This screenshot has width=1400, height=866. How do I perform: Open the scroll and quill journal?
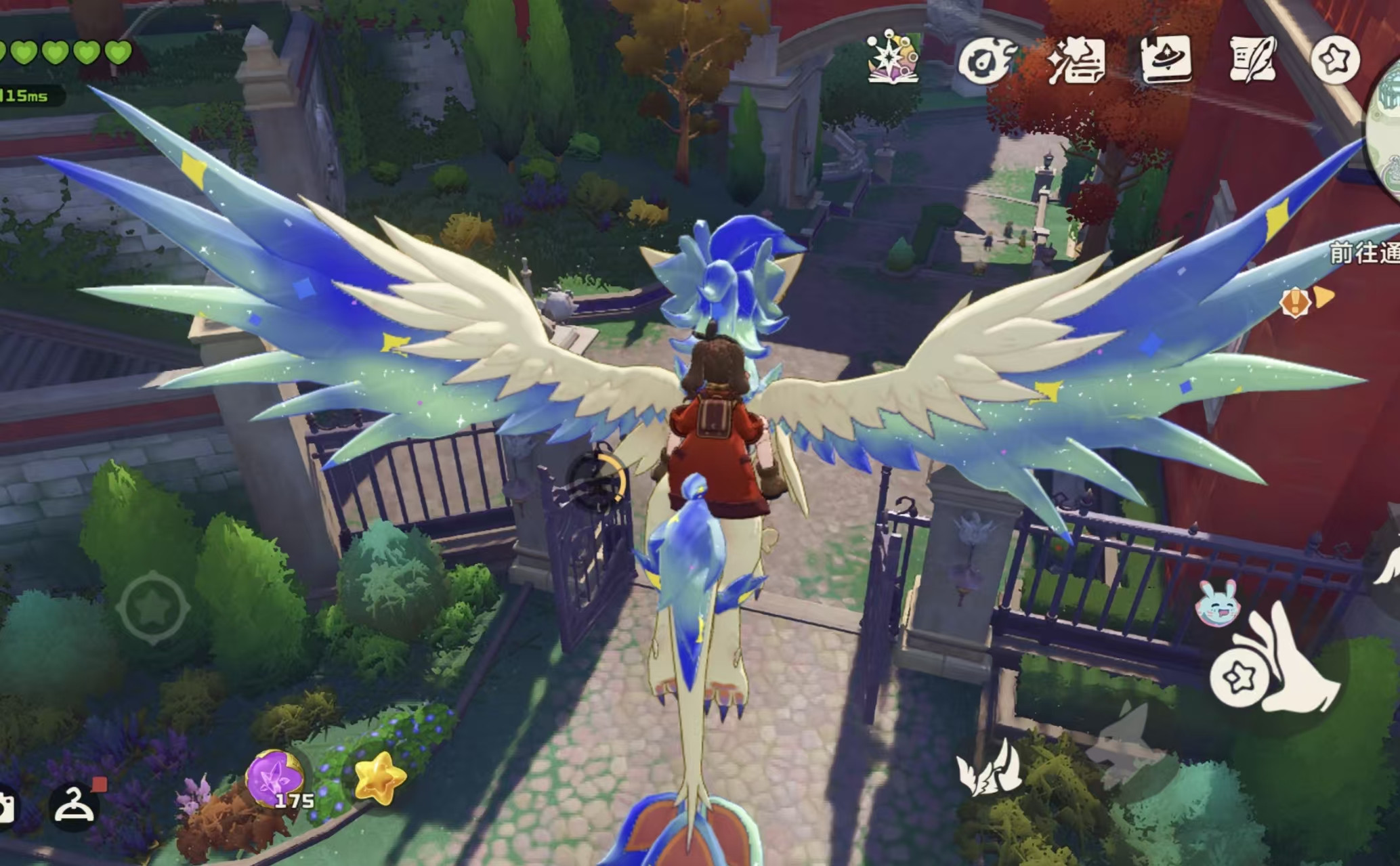pos(1253,60)
